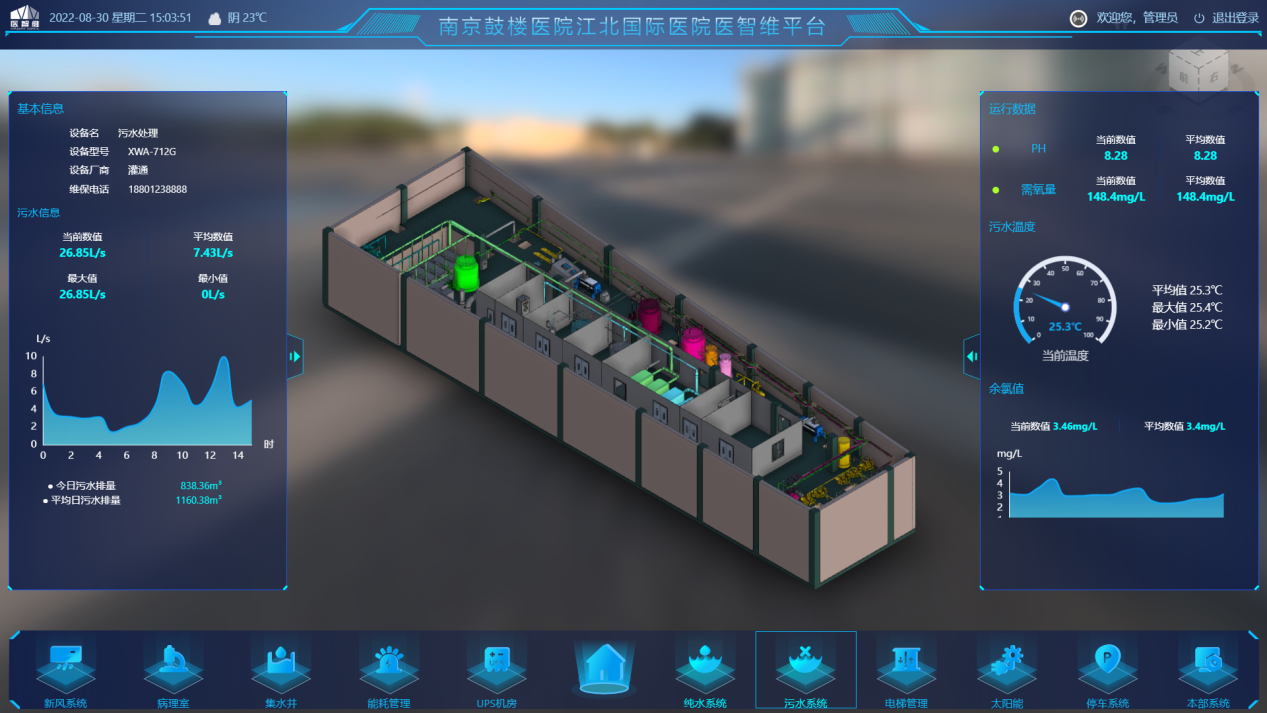Image resolution: width=1267 pixels, height=713 pixels.
Task: Click the administrator avatar icon
Action: click(1079, 18)
